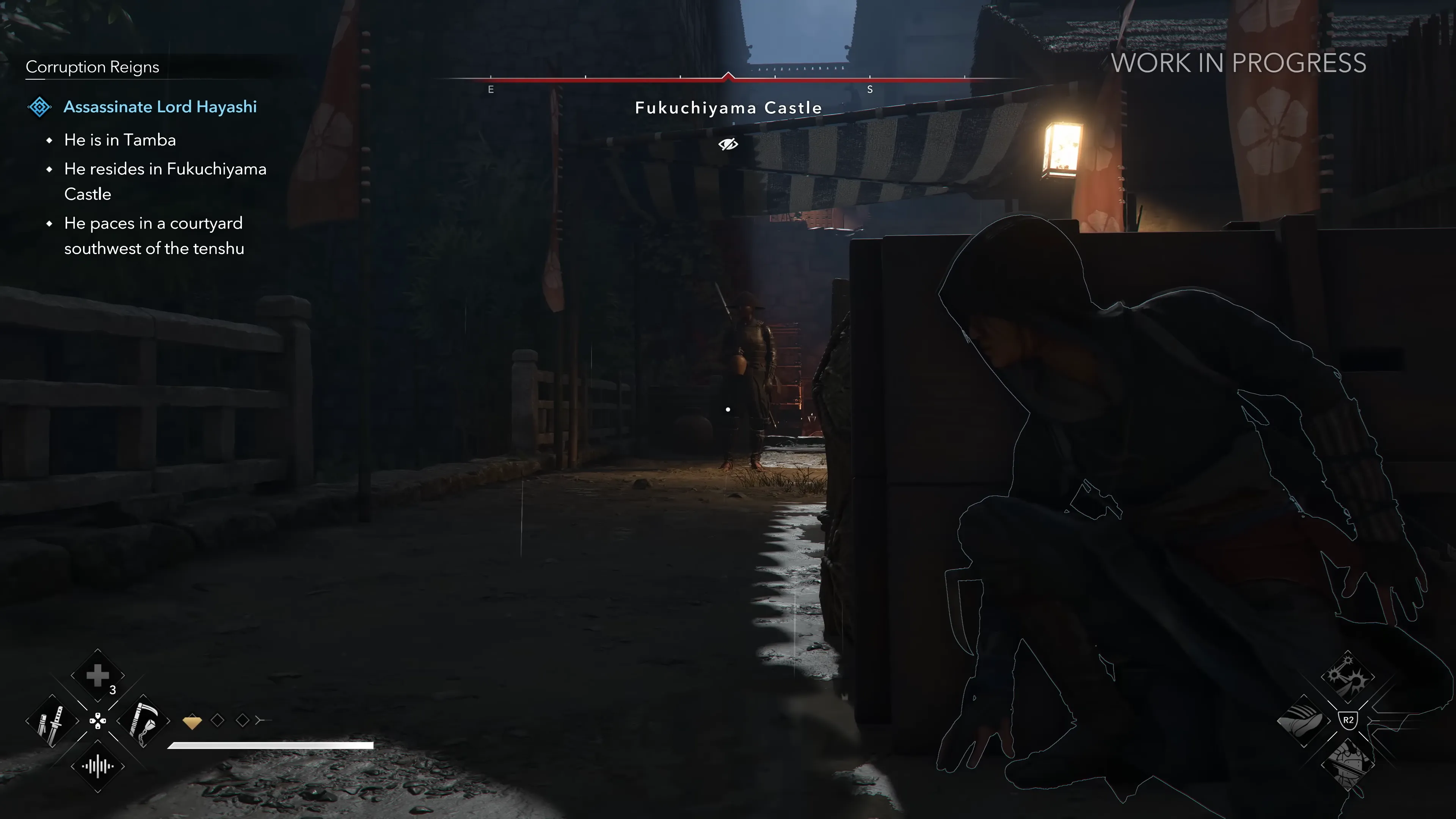Activate the first empty gem diamond slot
This screenshot has height=819, width=1456.
218,720
